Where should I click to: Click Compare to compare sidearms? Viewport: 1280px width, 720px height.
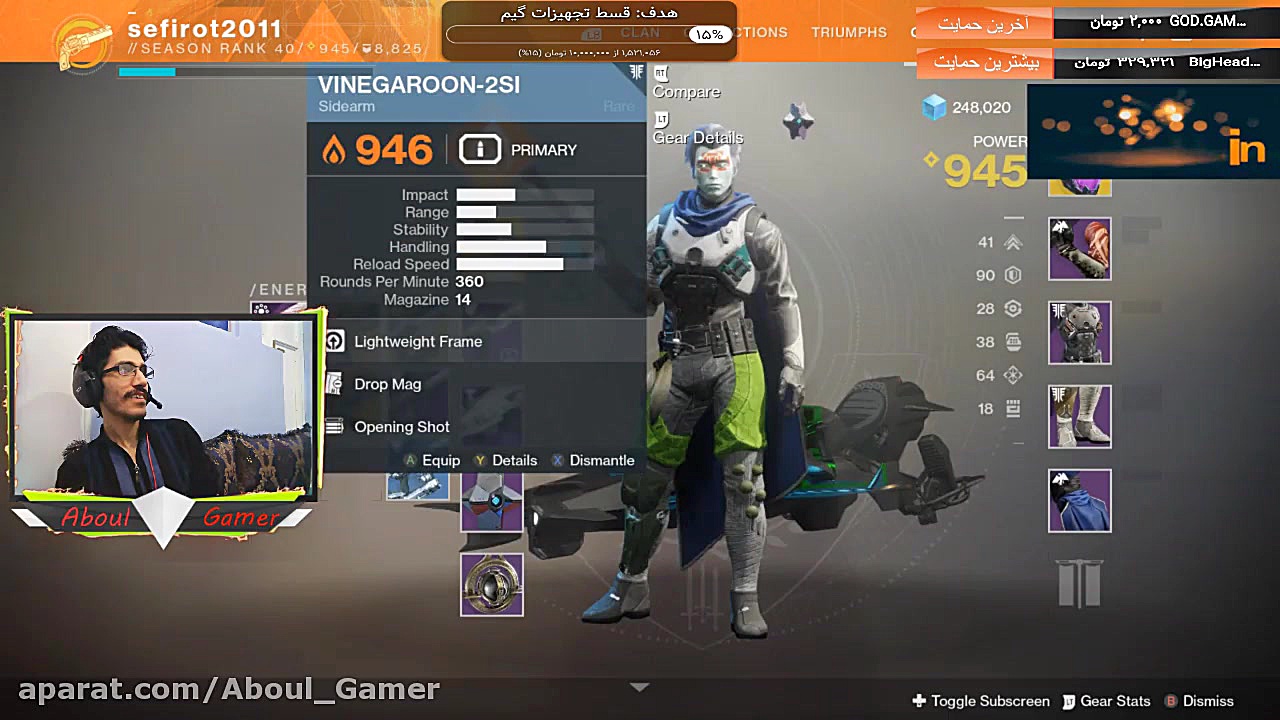[x=686, y=91]
